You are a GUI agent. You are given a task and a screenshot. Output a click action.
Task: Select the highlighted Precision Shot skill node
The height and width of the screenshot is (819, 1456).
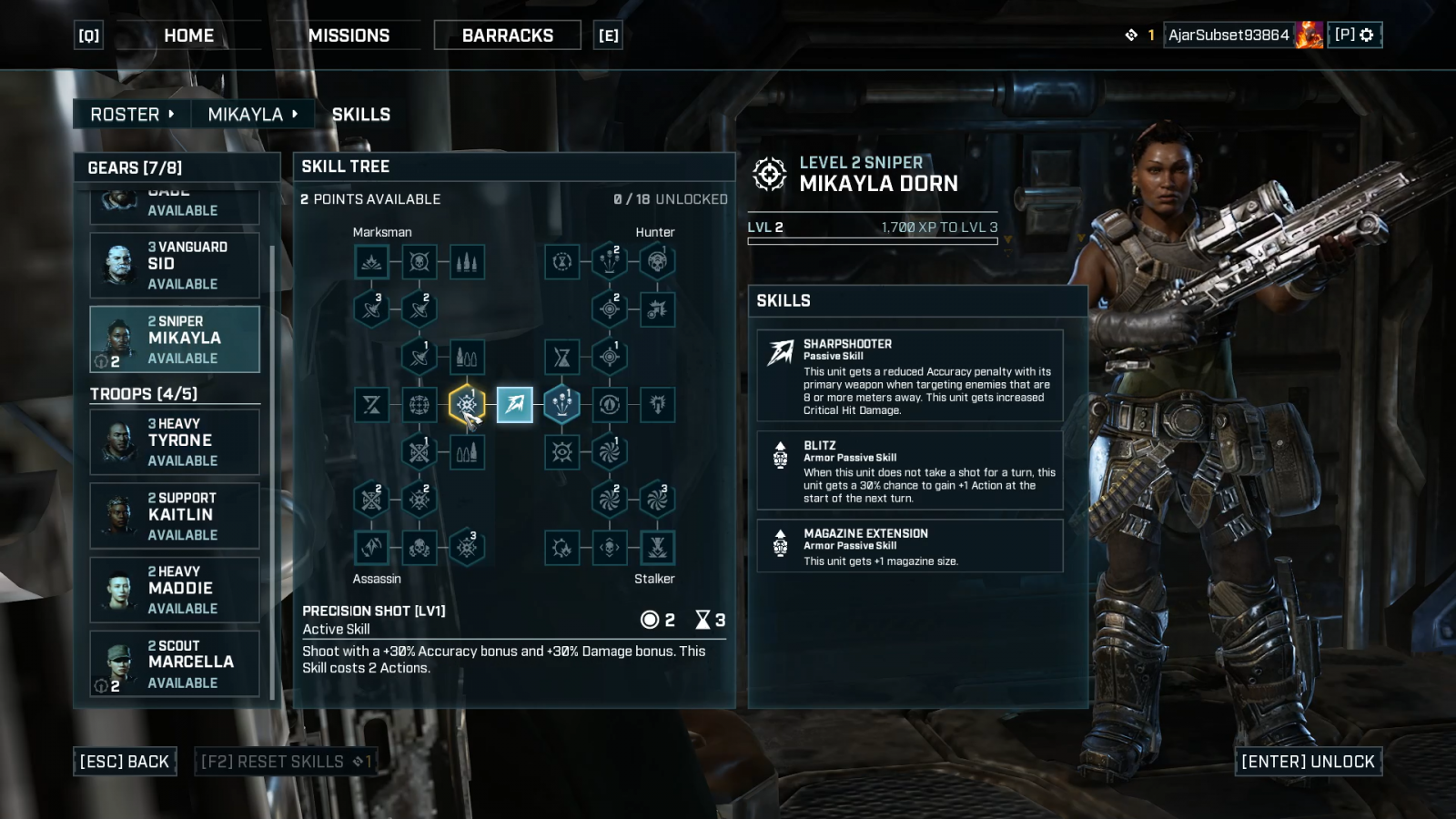coord(467,404)
